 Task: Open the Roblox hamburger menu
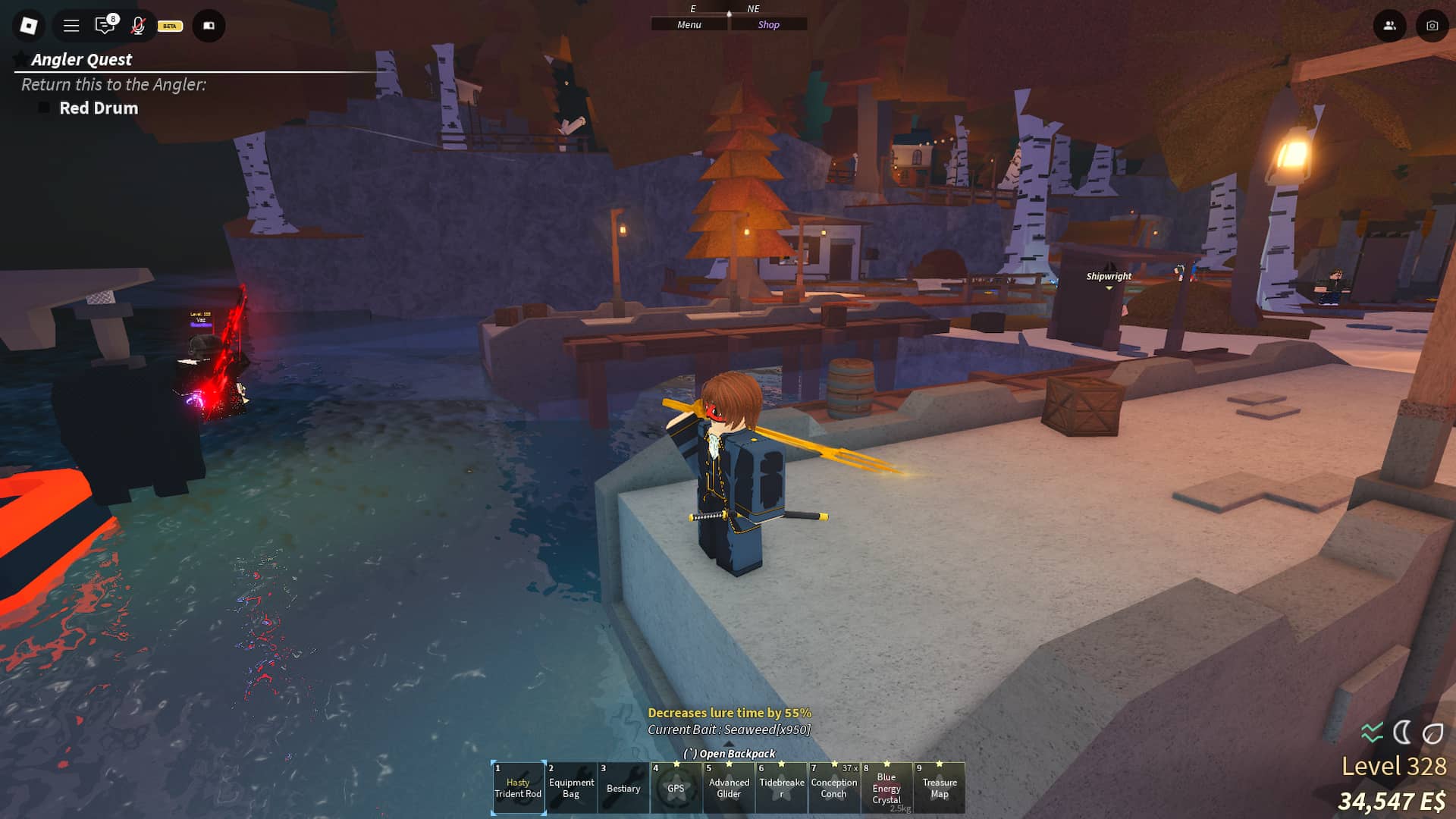point(71,25)
